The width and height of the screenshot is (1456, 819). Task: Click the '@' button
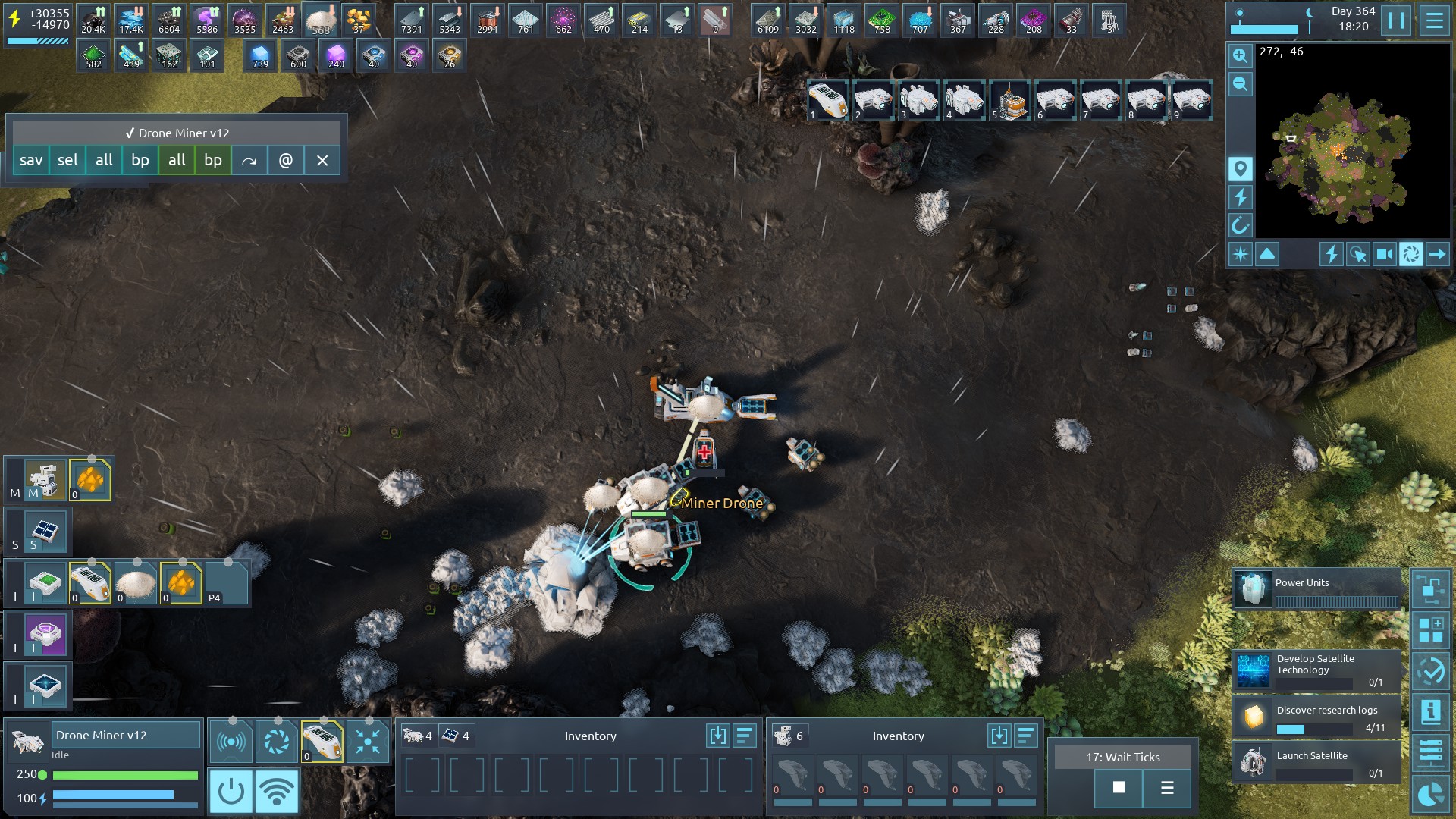tap(286, 160)
